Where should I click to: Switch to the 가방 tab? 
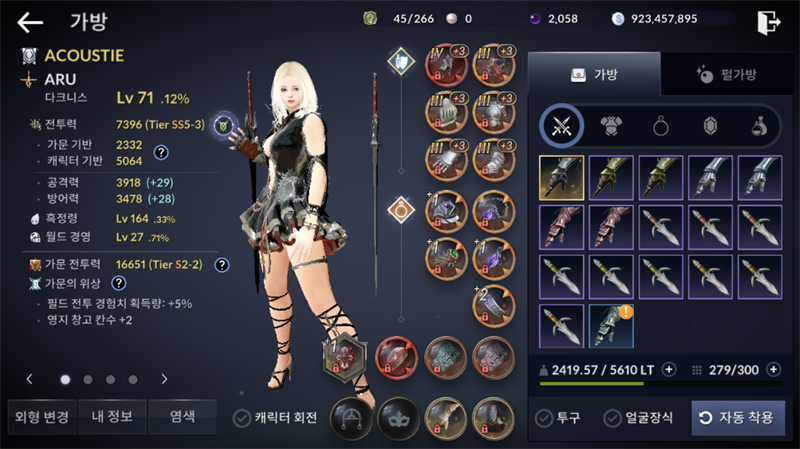point(594,74)
